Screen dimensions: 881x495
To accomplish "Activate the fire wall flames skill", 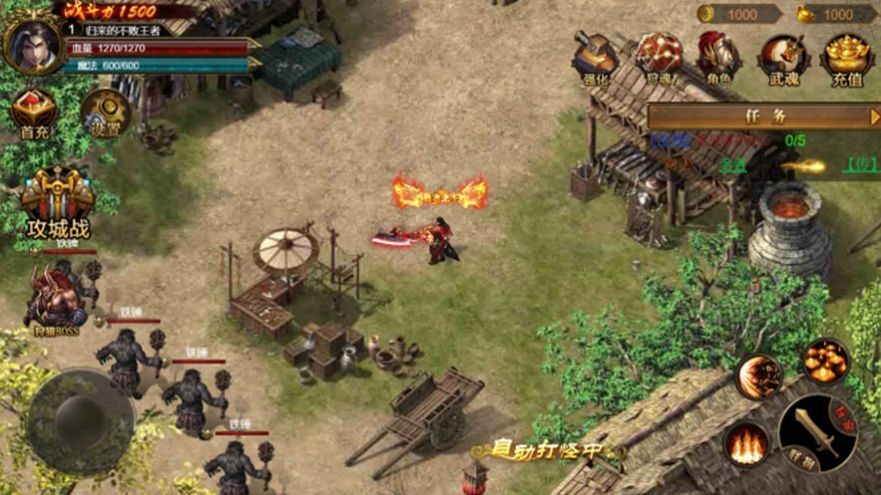I will coord(746,443).
